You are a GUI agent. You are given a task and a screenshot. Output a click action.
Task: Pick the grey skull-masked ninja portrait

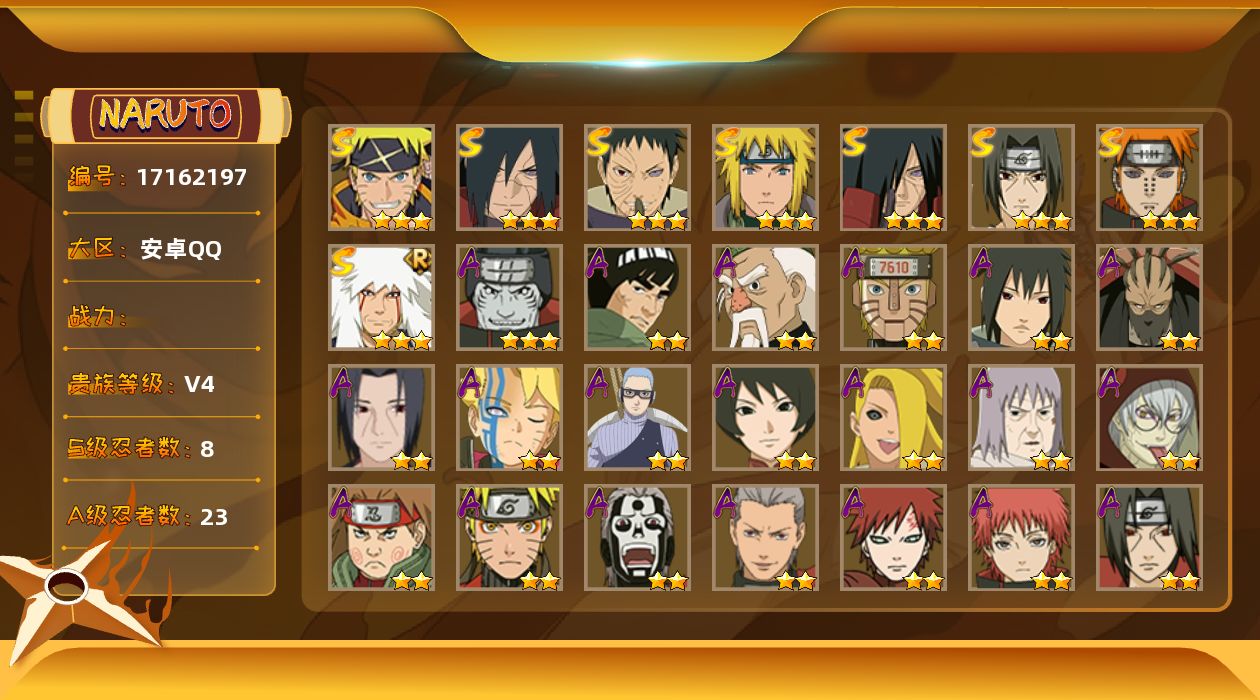637,537
